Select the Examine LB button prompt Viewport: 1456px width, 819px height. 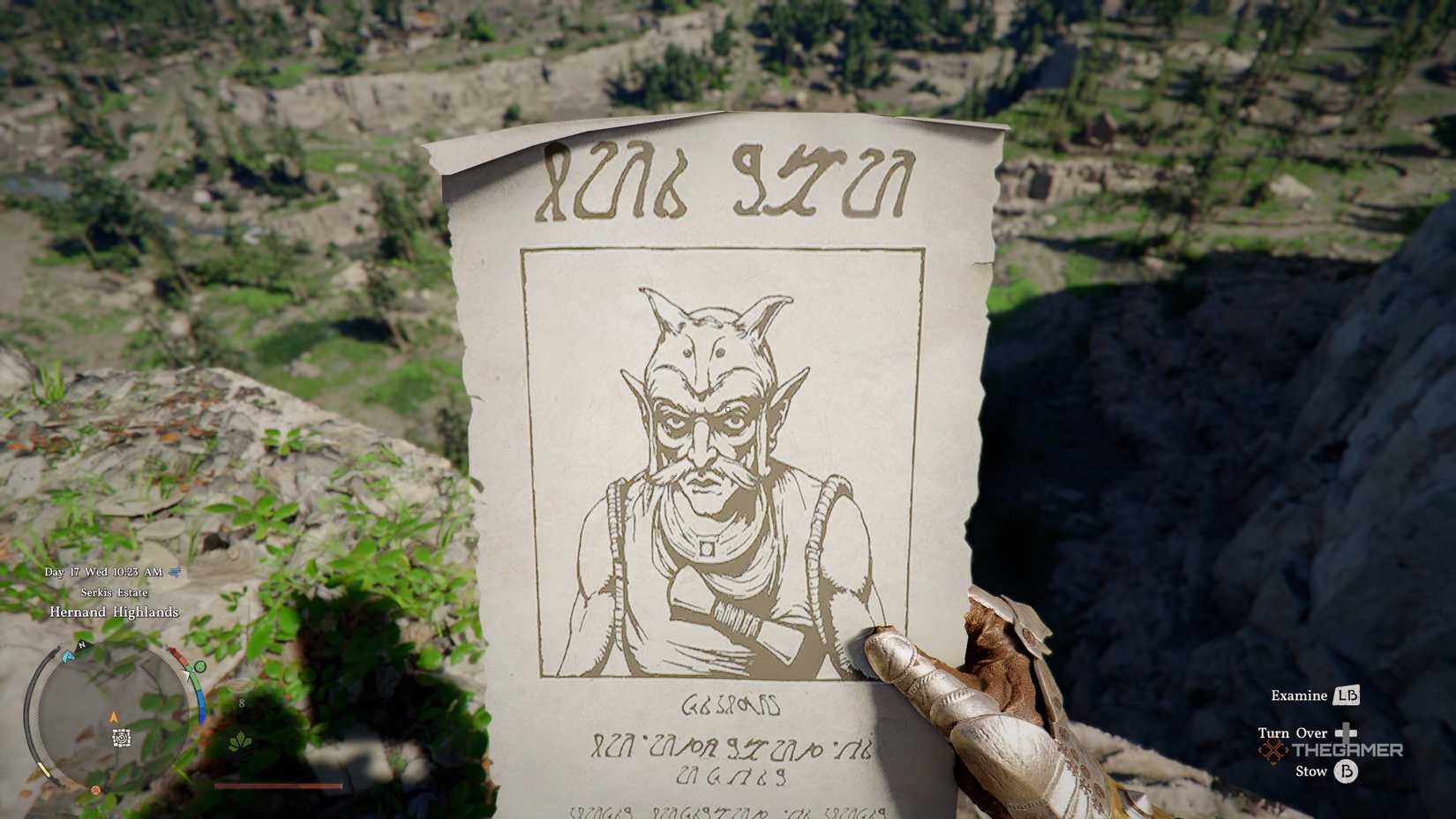(1347, 695)
